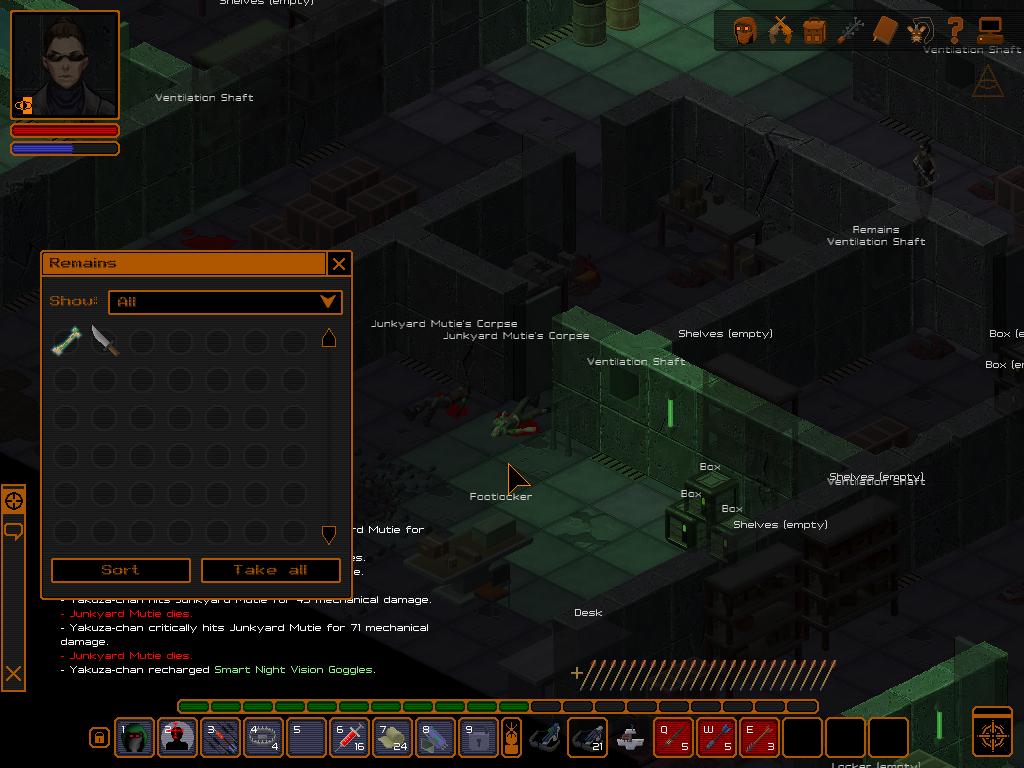1024x768 pixels.
Task: Pick up the knife from Remains
Action: 104,341
